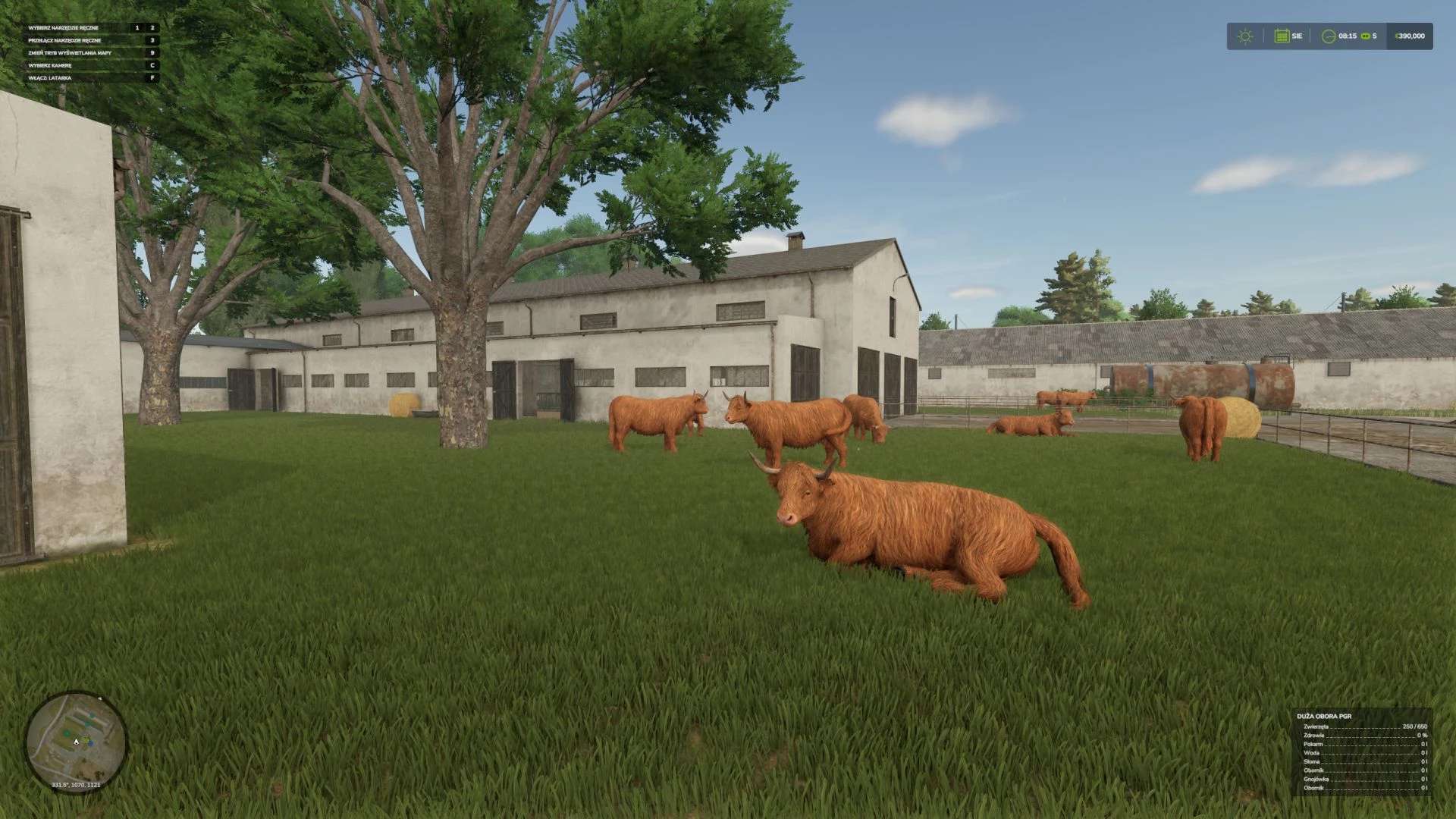Viewport: 1456px width, 819px height.
Task: Click the clock icon showing 08:15
Action: [x=1329, y=36]
